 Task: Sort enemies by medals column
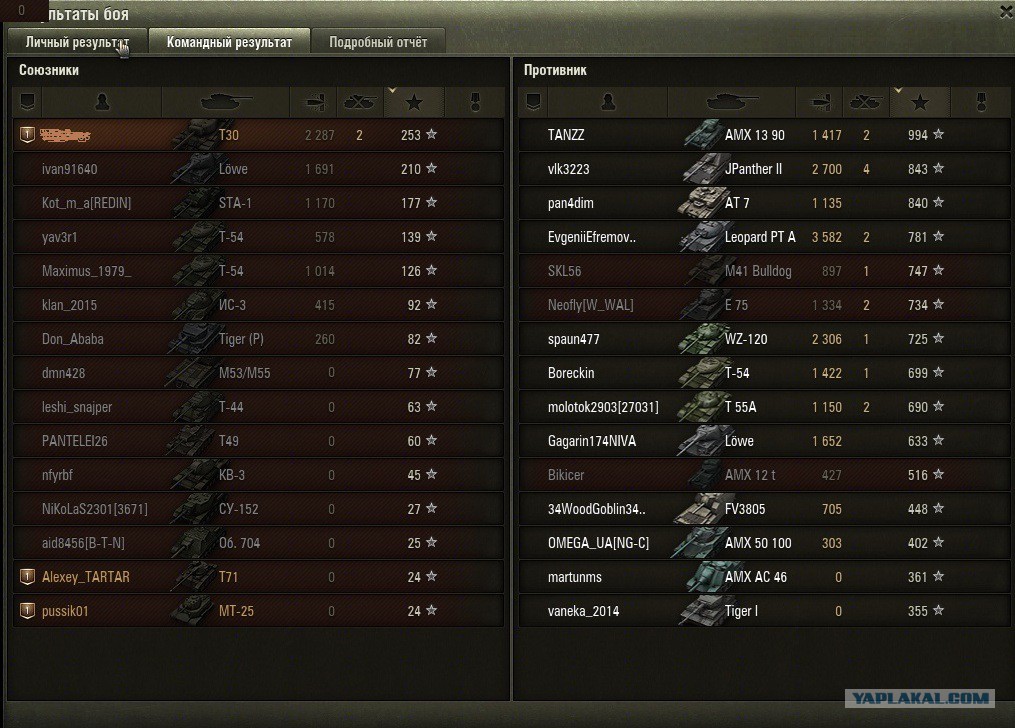(x=980, y=102)
